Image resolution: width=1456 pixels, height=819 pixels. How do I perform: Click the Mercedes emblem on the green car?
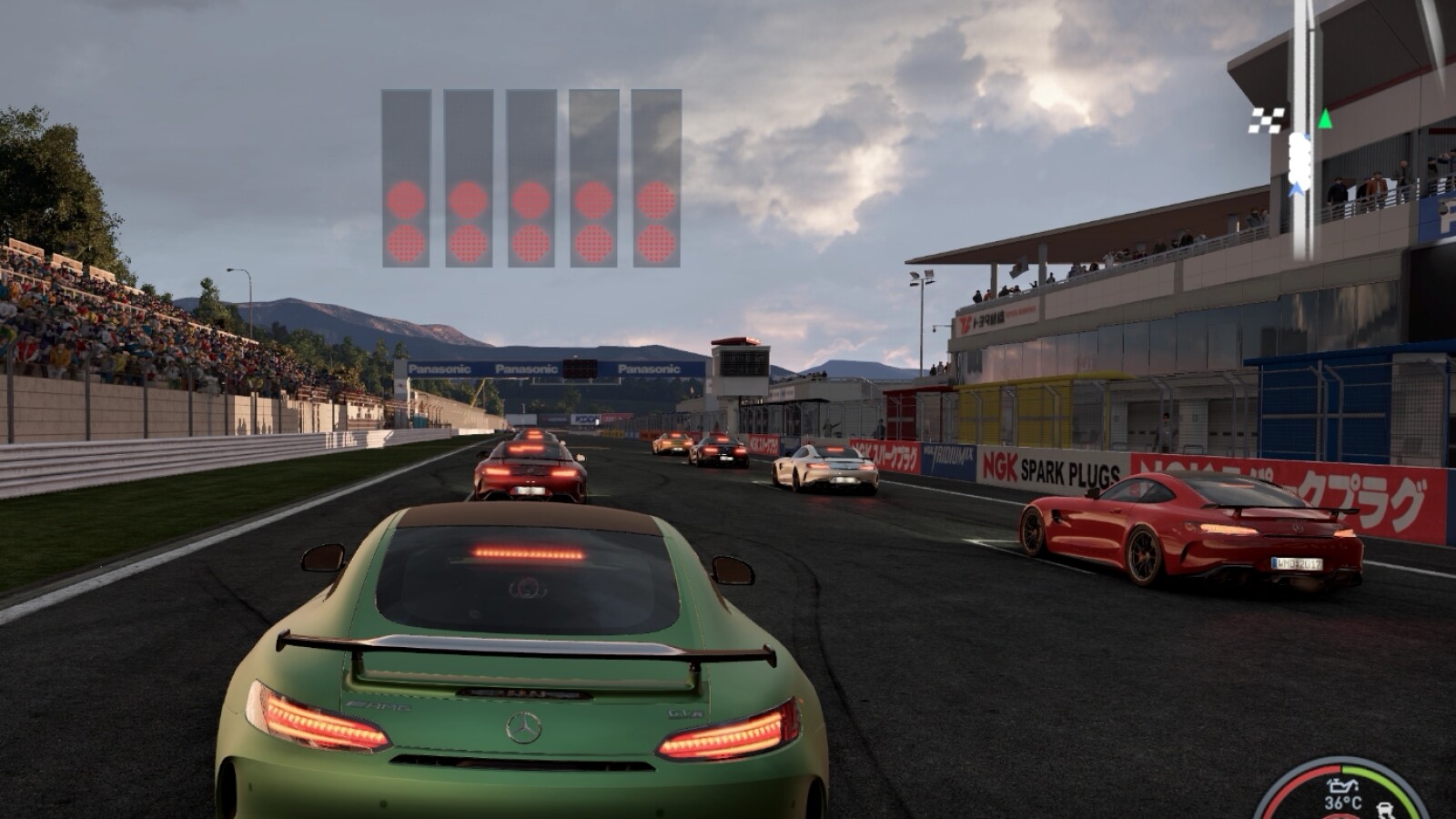[523, 728]
